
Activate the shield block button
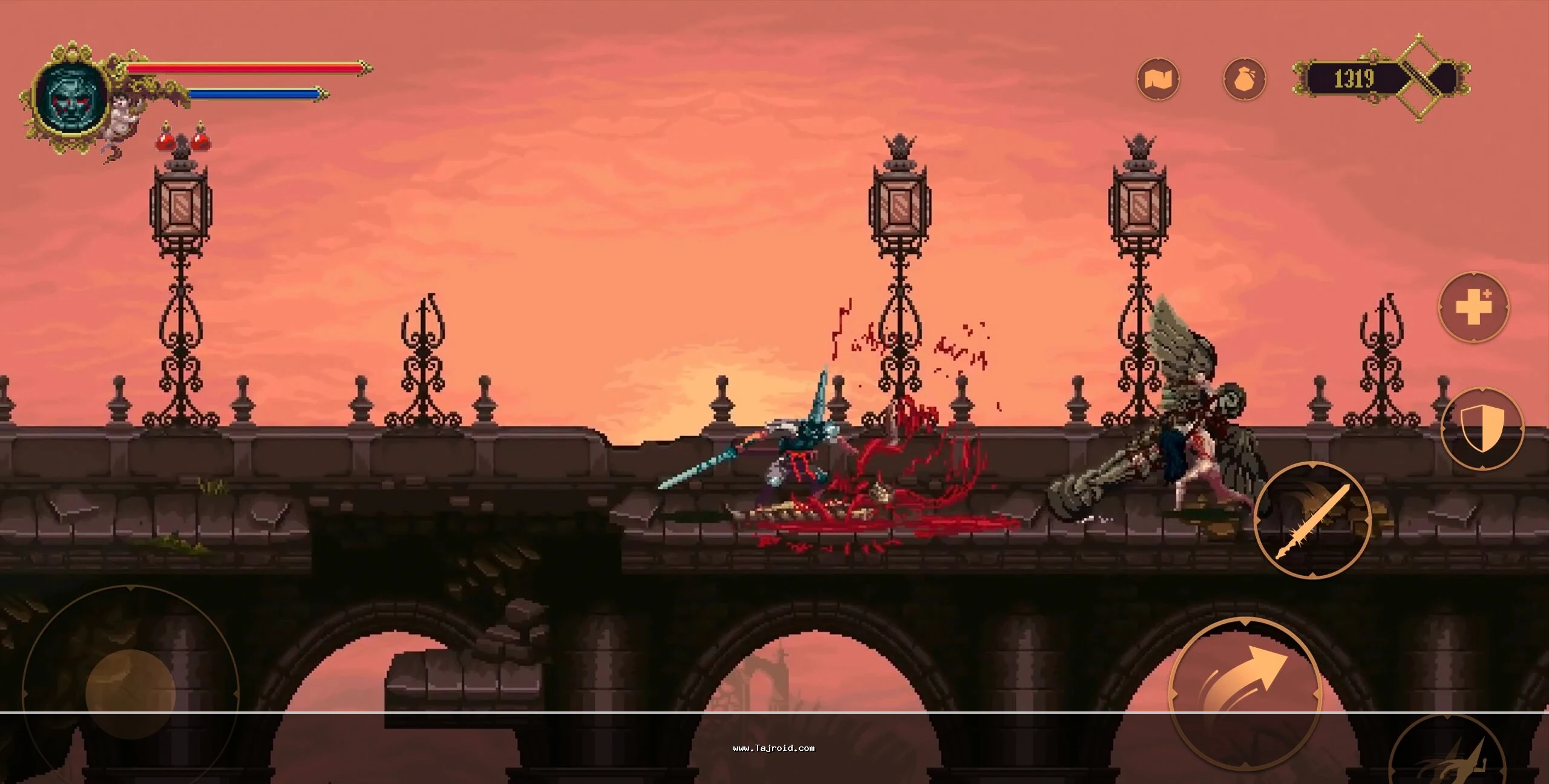click(1481, 428)
